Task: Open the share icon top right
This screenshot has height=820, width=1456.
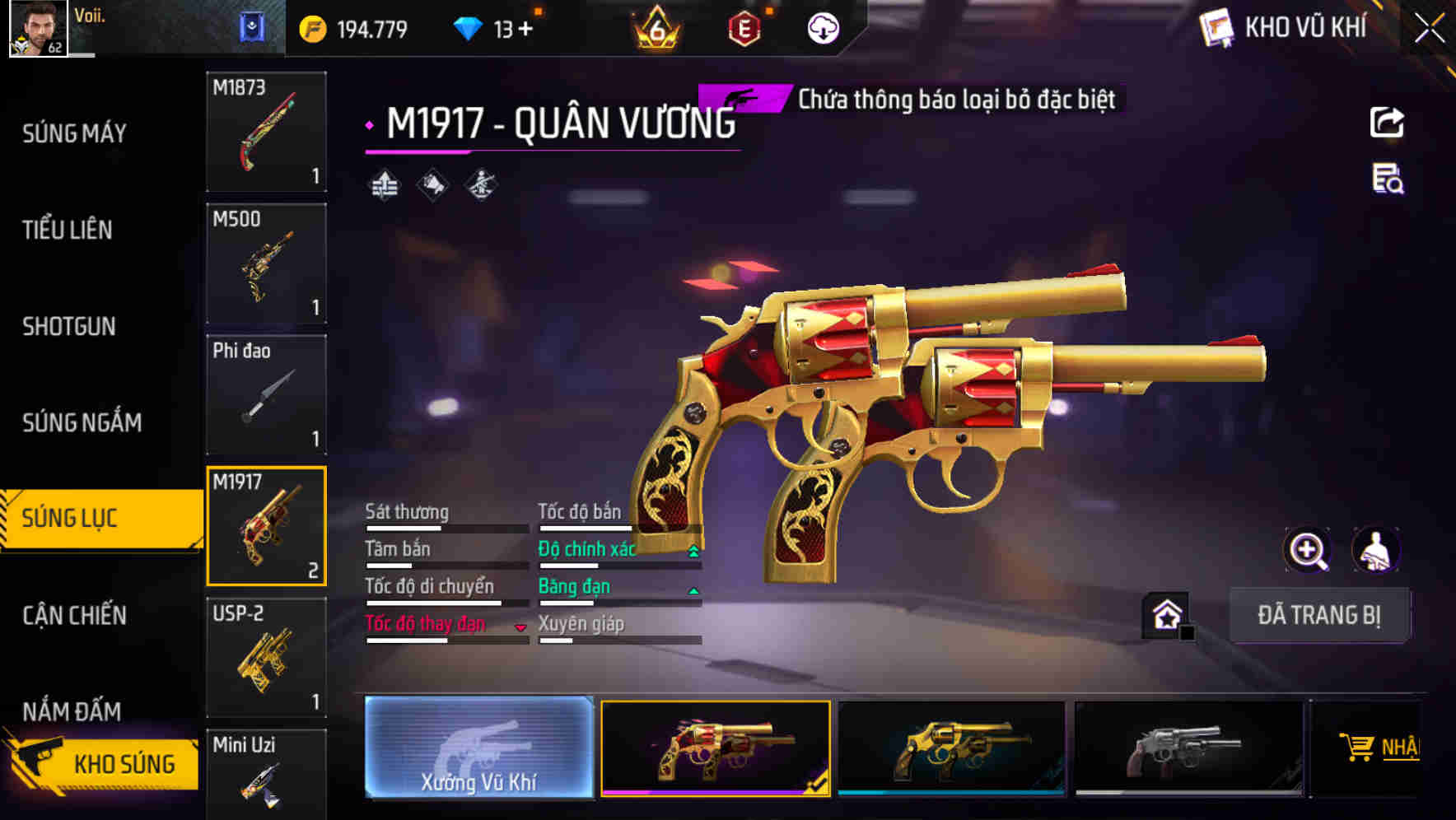Action: point(1388,122)
